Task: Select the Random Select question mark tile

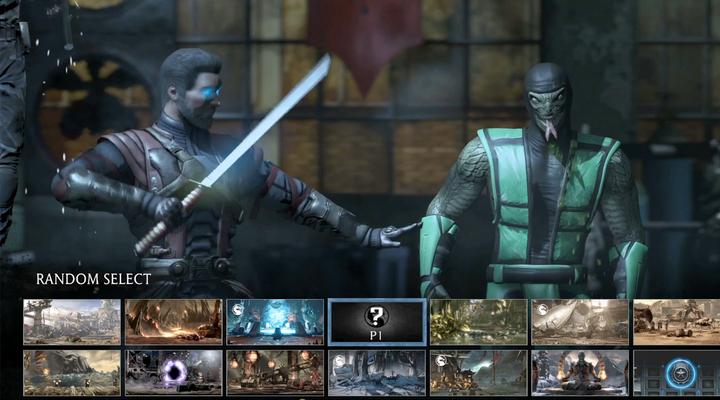Action: [x=377, y=321]
